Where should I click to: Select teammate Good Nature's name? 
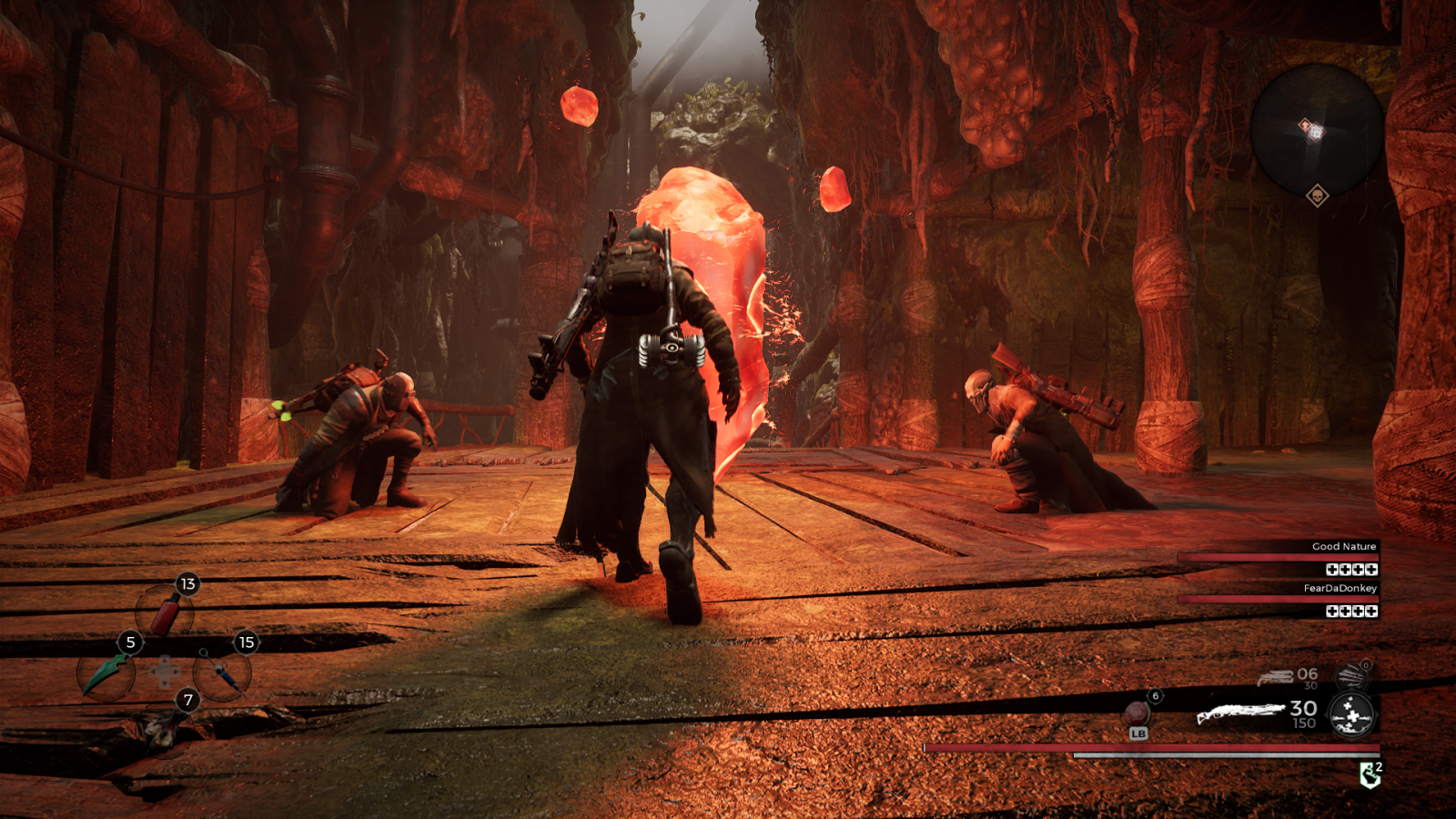click(1343, 546)
